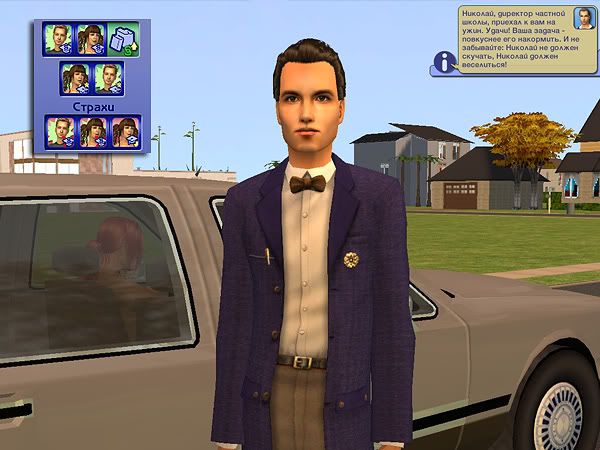The image size is (600, 450).
Task: Select the man's portrait fear under Страхи
Action: click(x=60, y=131)
